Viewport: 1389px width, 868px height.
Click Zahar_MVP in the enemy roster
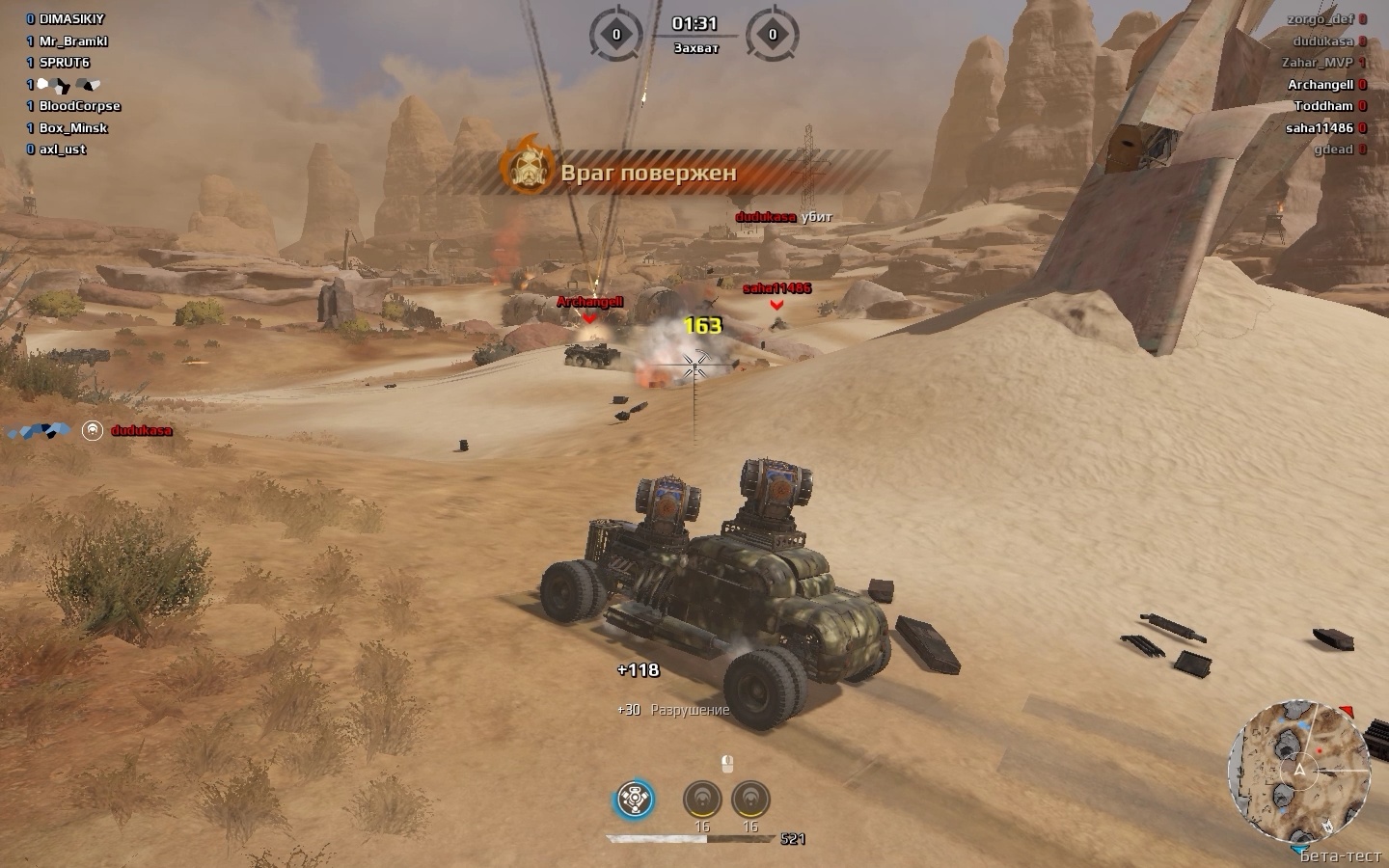tap(1317, 63)
